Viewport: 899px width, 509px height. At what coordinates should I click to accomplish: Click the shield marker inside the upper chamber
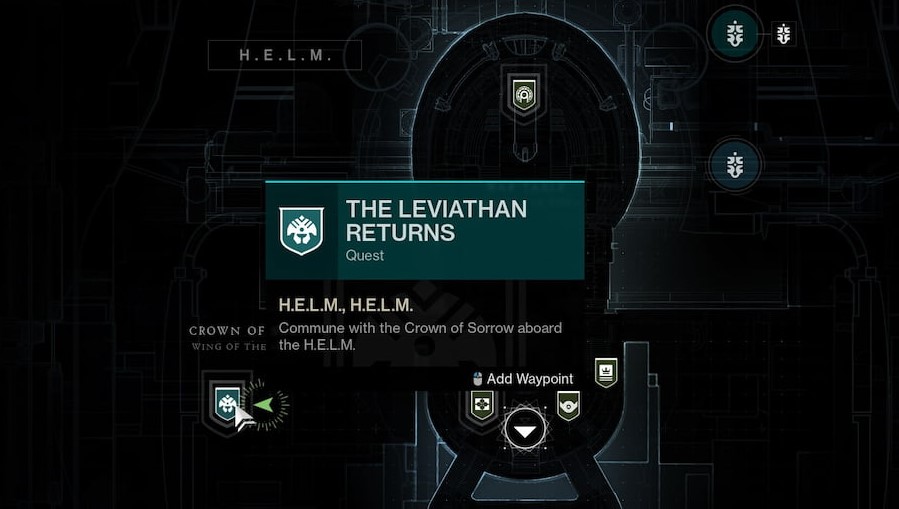click(523, 94)
